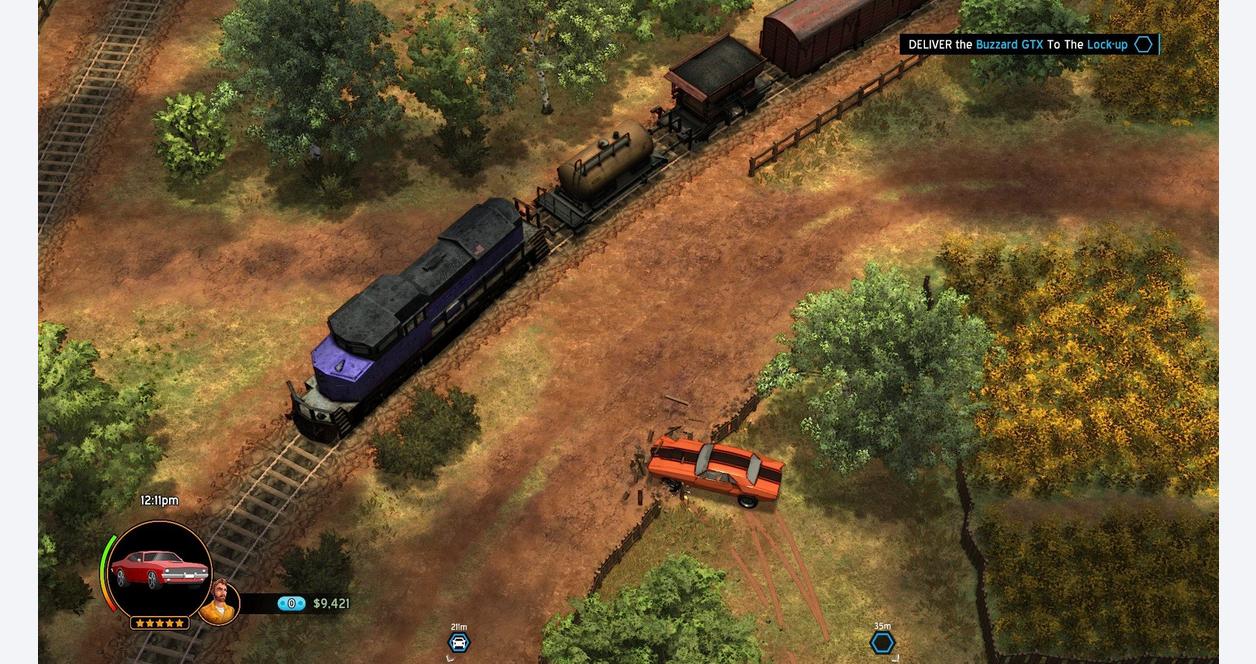The width and height of the screenshot is (1256, 664).
Task: Click the driver character portrait
Action: (219, 602)
